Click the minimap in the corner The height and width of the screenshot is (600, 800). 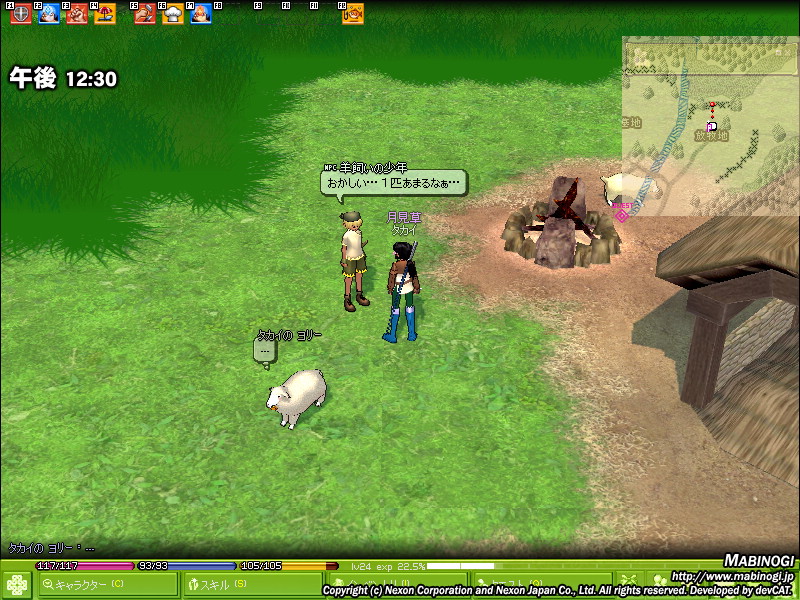(x=710, y=125)
